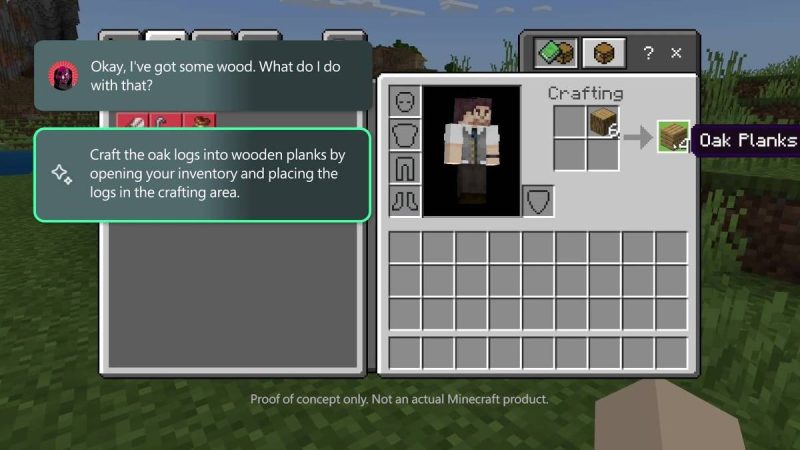Click the player's wood question message

[x=203, y=76]
